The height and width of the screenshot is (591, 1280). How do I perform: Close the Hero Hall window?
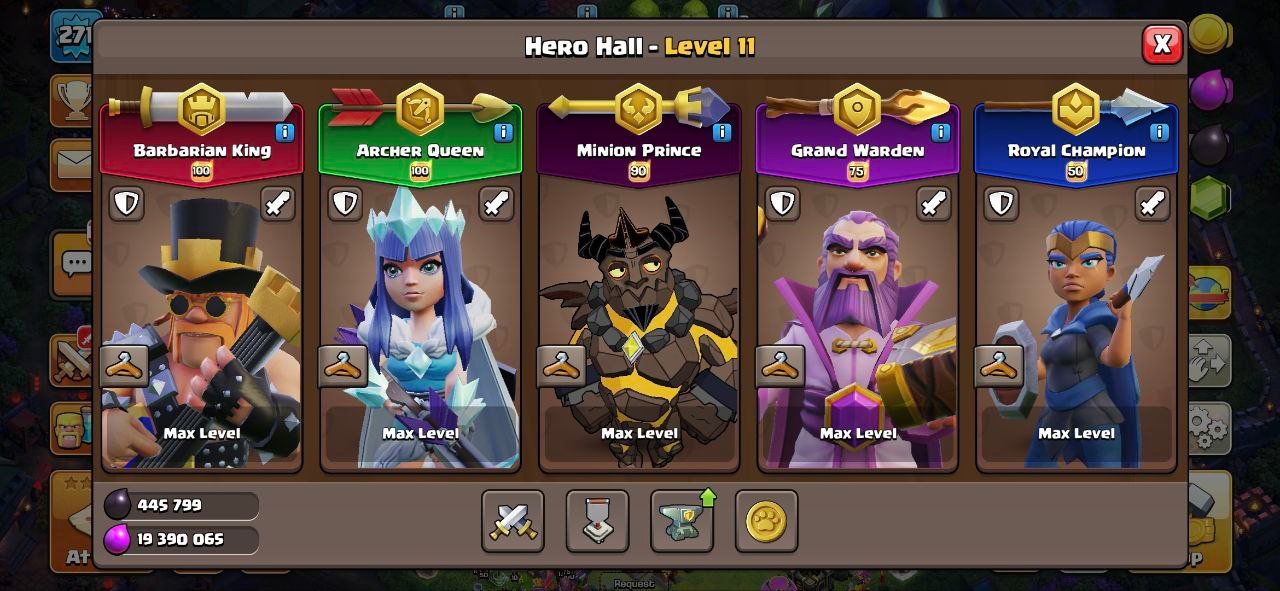click(x=1162, y=44)
